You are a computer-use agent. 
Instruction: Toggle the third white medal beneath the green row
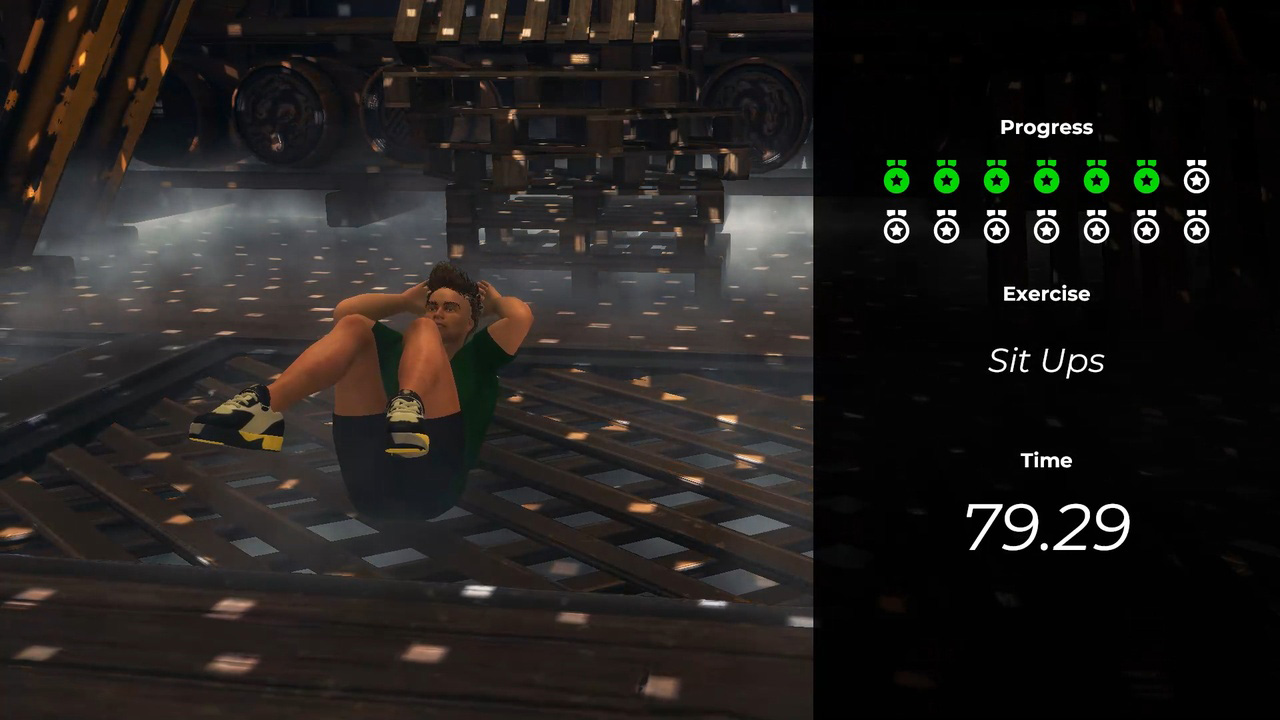pyautogui.click(x=996, y=229)
